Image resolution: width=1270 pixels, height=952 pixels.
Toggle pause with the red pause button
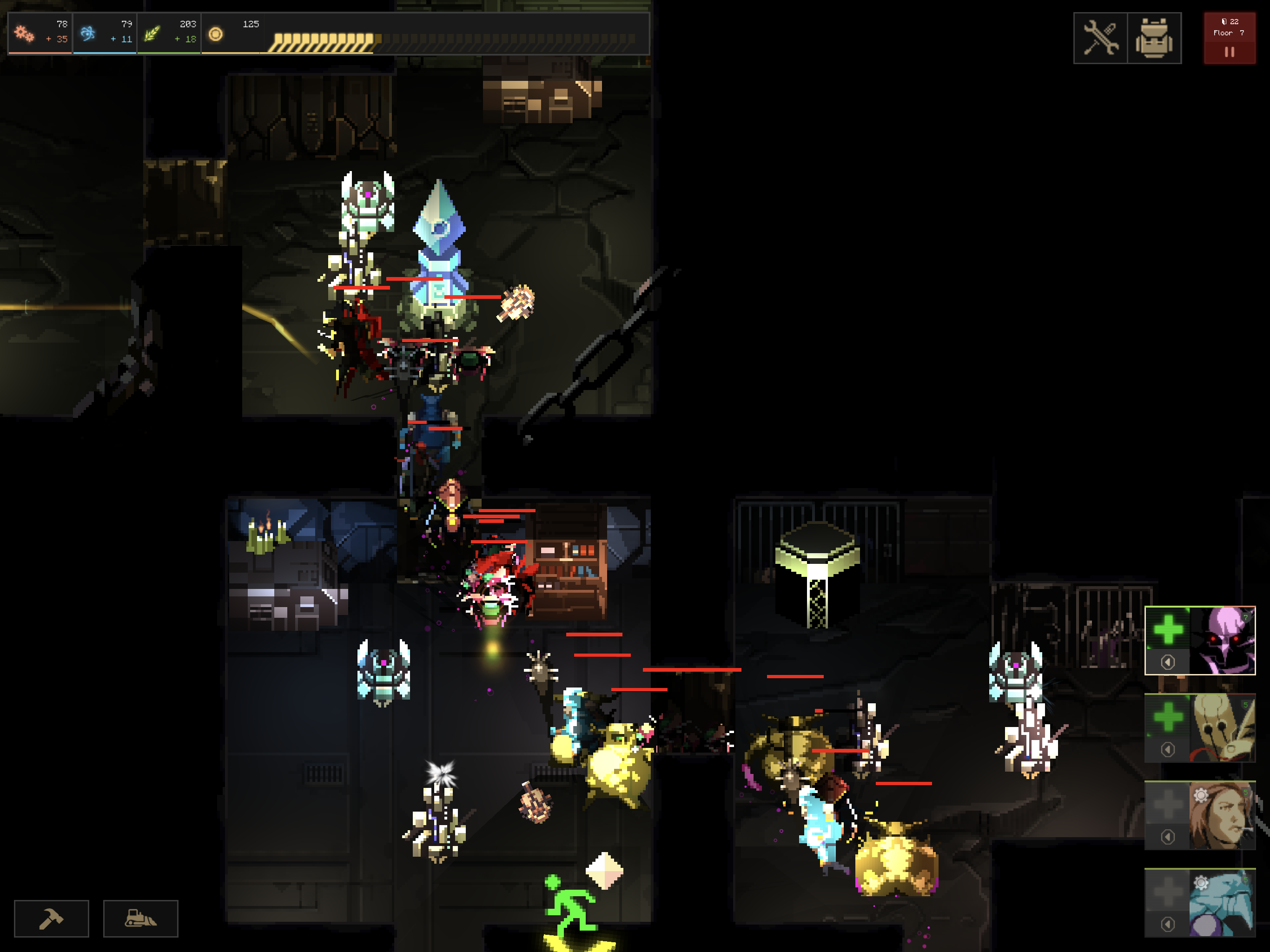pyautogui.click(x=1230, y=52)
